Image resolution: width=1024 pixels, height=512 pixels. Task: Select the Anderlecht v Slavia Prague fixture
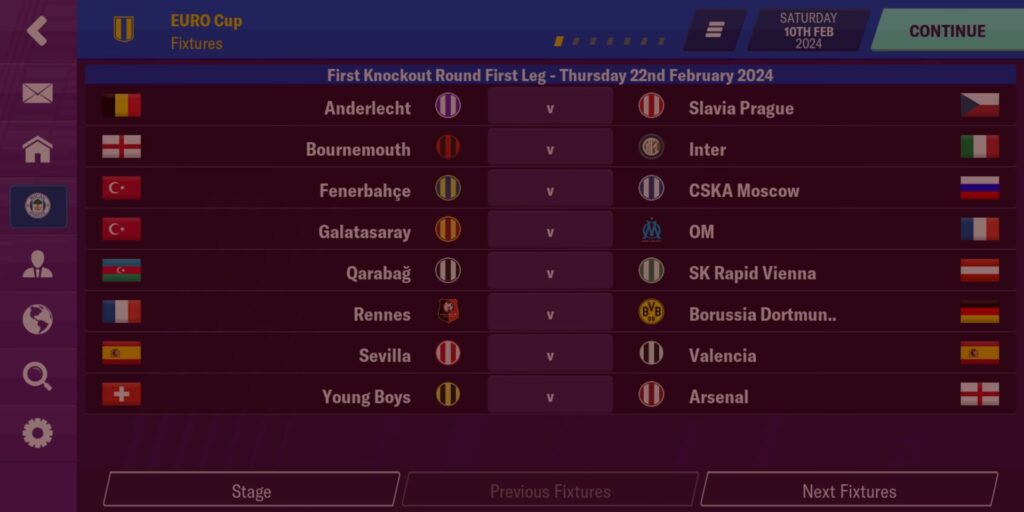(x=550, y=108)
